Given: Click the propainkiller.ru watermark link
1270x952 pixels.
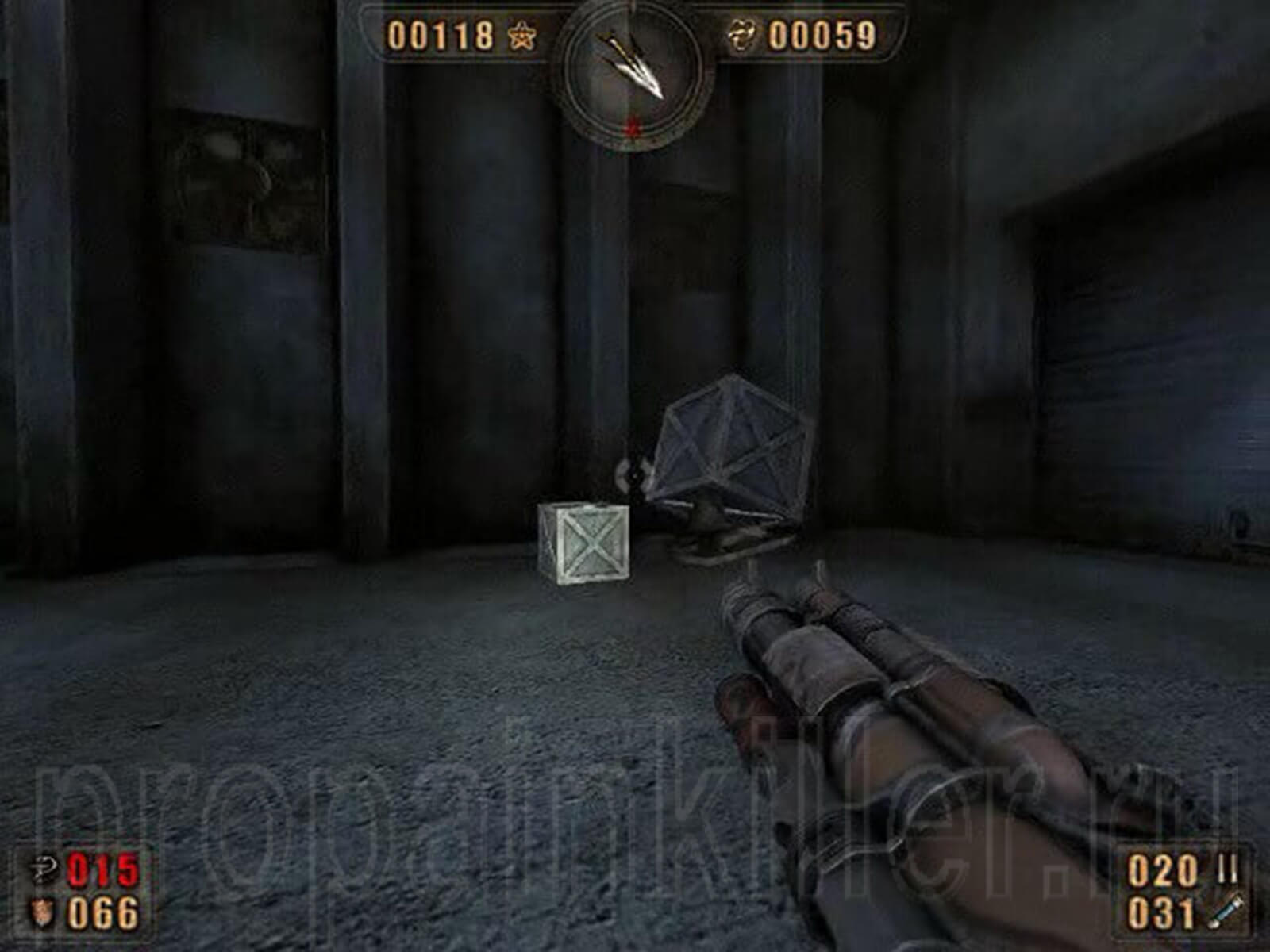Looking at the screenshot, I should tap(635, 801).
